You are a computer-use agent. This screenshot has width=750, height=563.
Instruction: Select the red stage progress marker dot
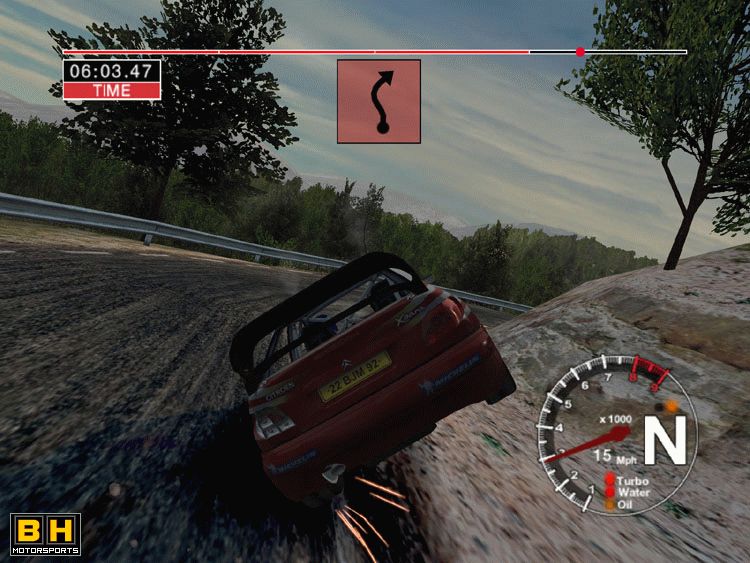580,51
